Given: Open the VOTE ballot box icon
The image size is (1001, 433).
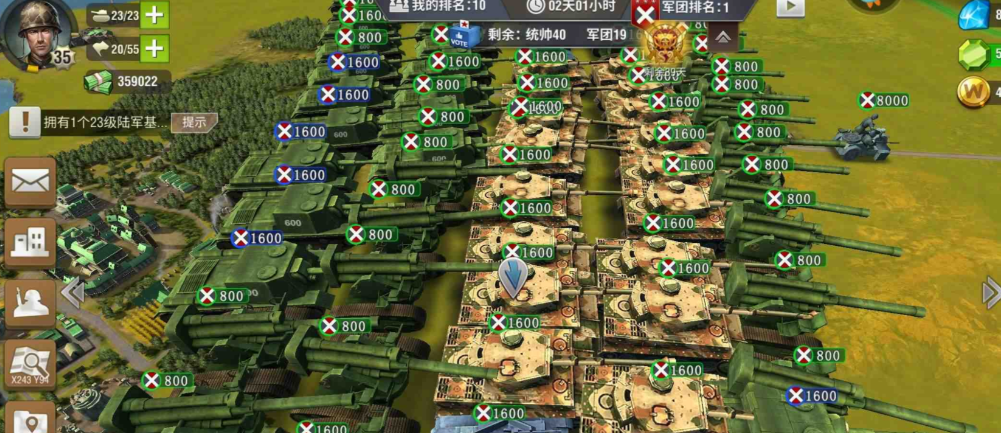Looking at the screenshot, I should click(x=461, y=37).
